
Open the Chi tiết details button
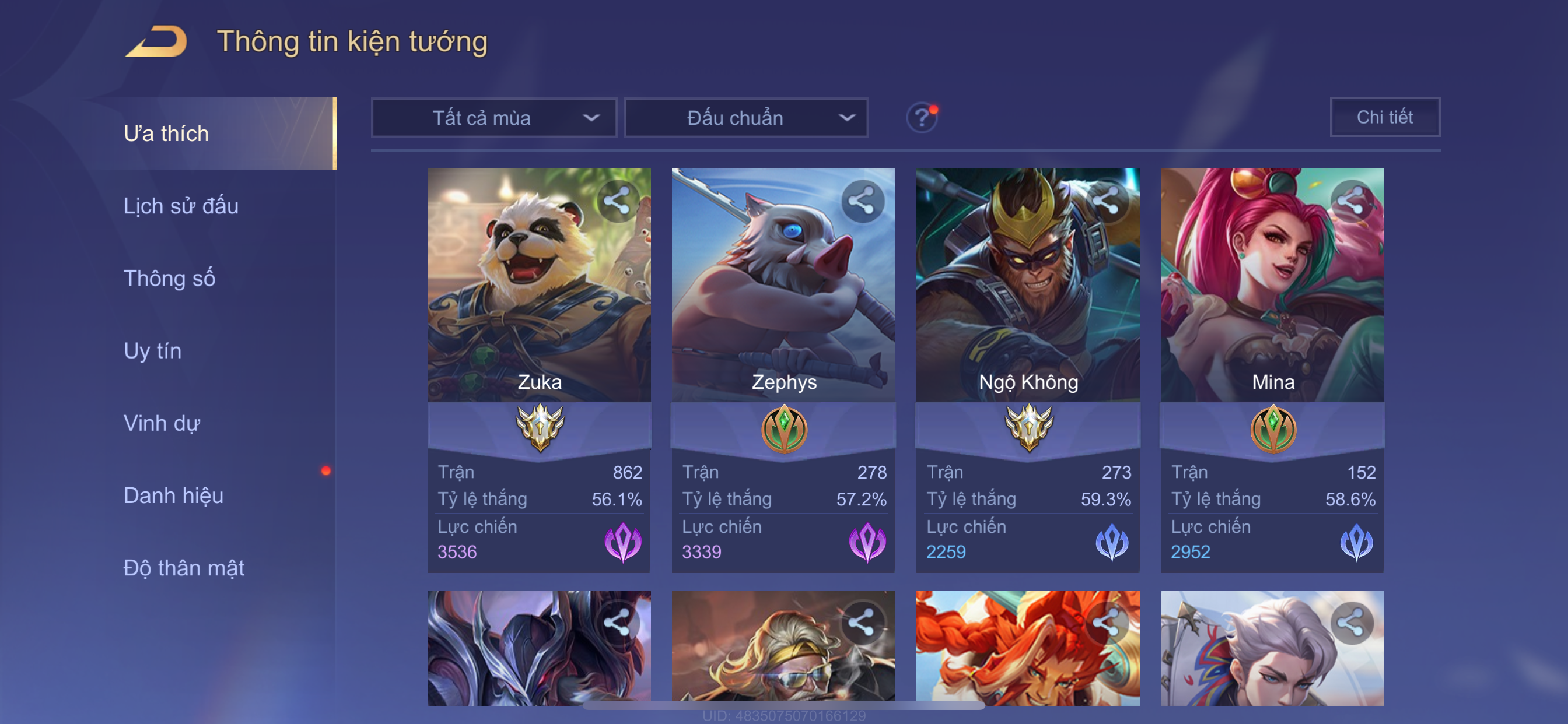click(x=1384, y=117)
